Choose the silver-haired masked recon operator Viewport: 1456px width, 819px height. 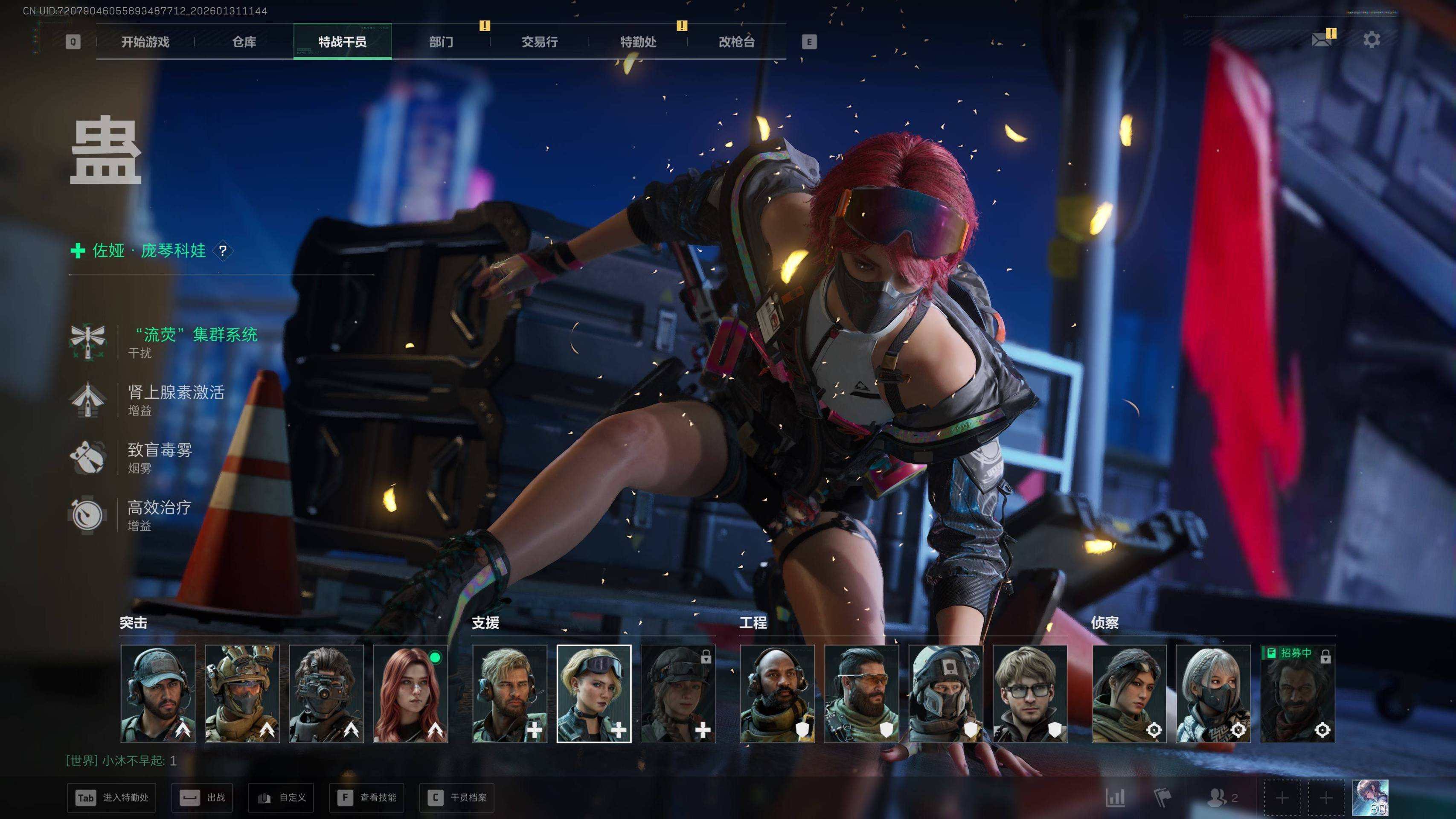pyautogui.click(x=1214, y=694)
